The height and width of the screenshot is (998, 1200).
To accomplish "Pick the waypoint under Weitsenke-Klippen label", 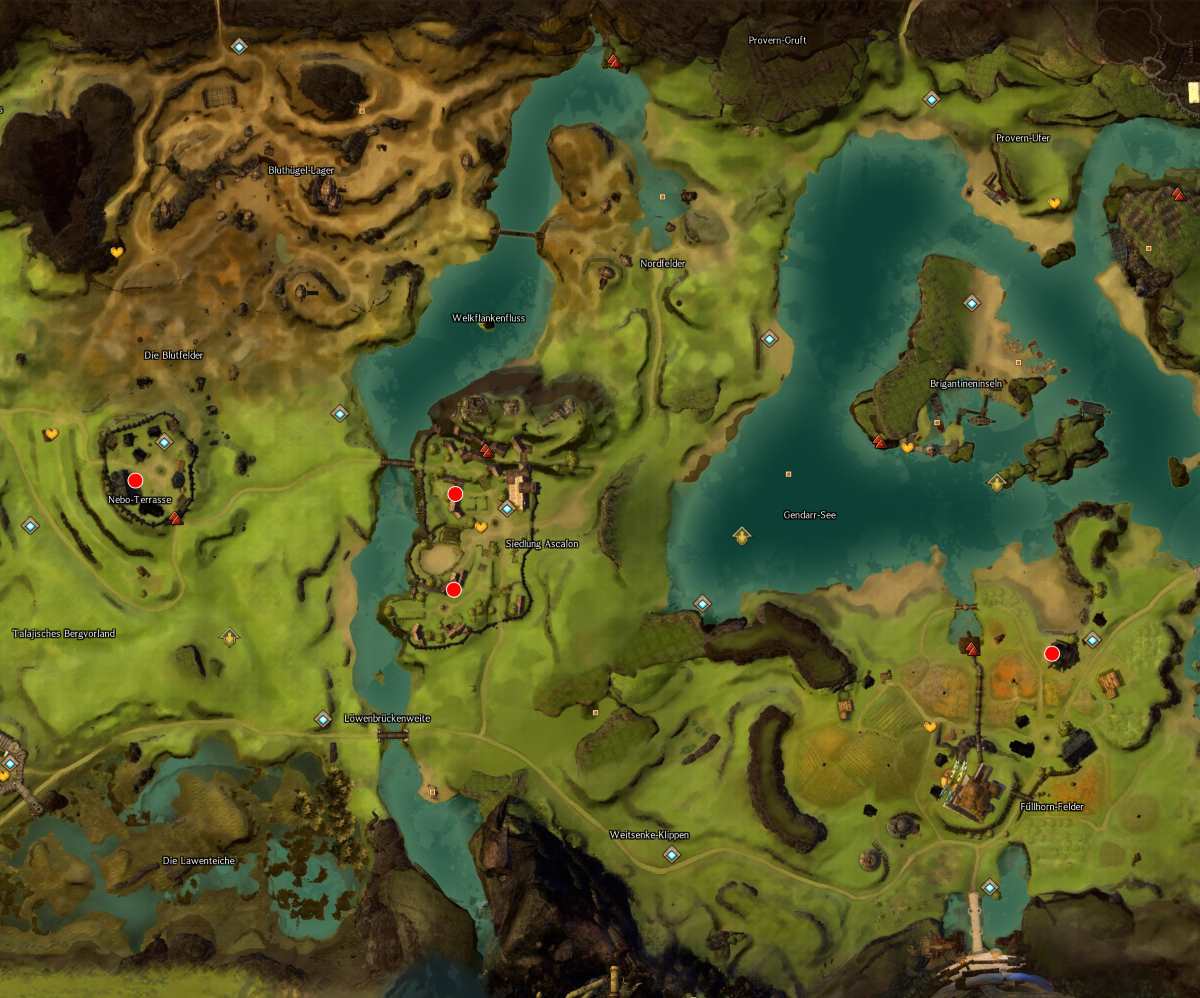I will [x=671, y=854].
